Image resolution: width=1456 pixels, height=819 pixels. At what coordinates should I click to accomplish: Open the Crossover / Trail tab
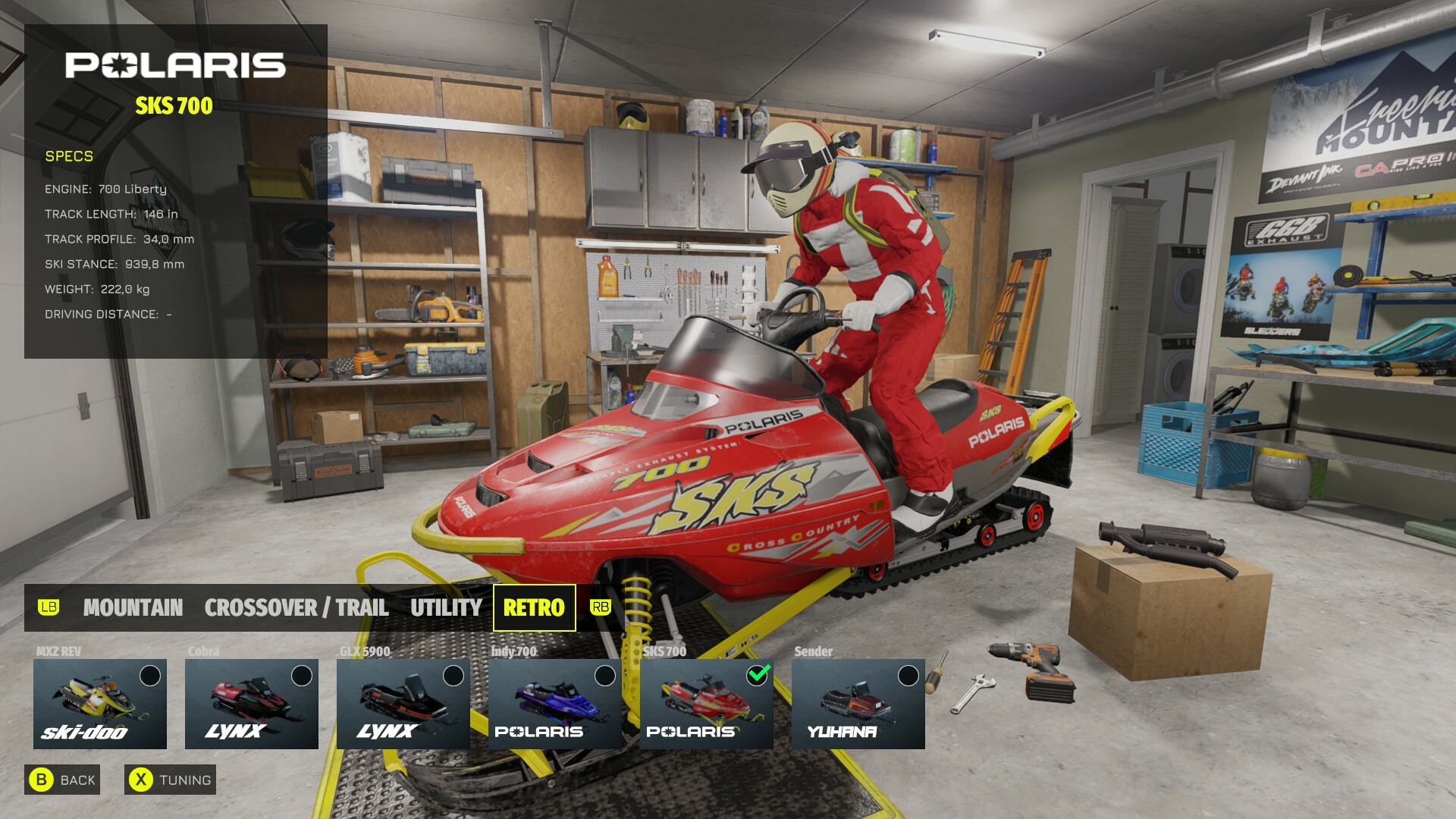(296, 607)
